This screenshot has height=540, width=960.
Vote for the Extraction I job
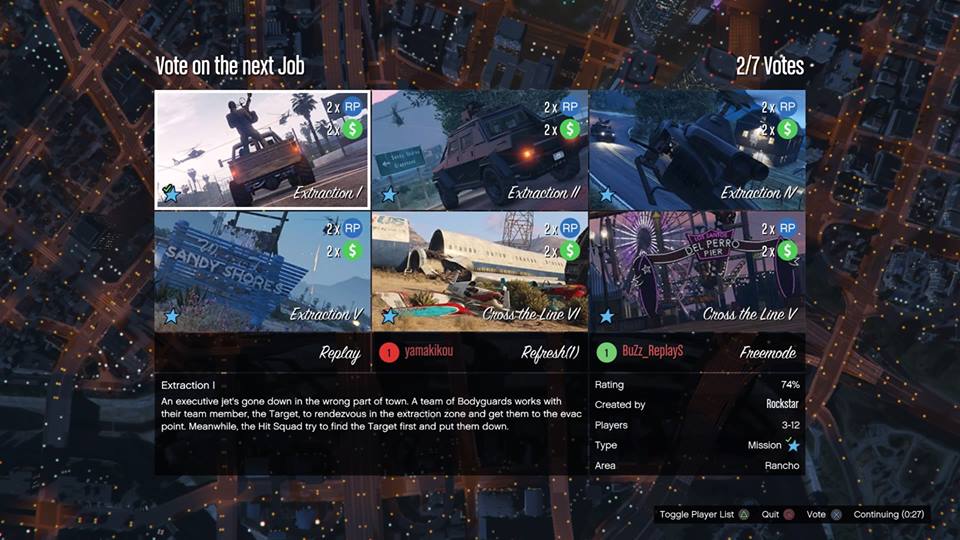(x=262, y=150)
